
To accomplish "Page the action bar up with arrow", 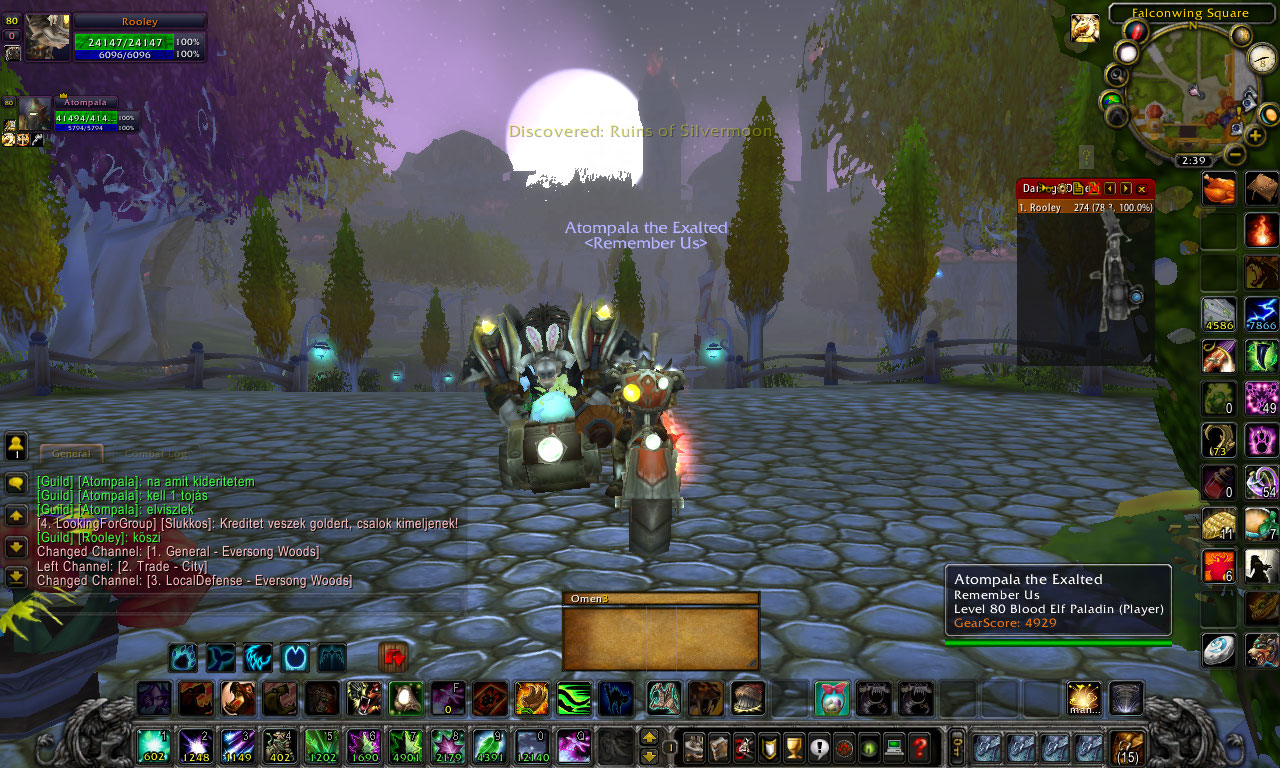I will [649, 738].
